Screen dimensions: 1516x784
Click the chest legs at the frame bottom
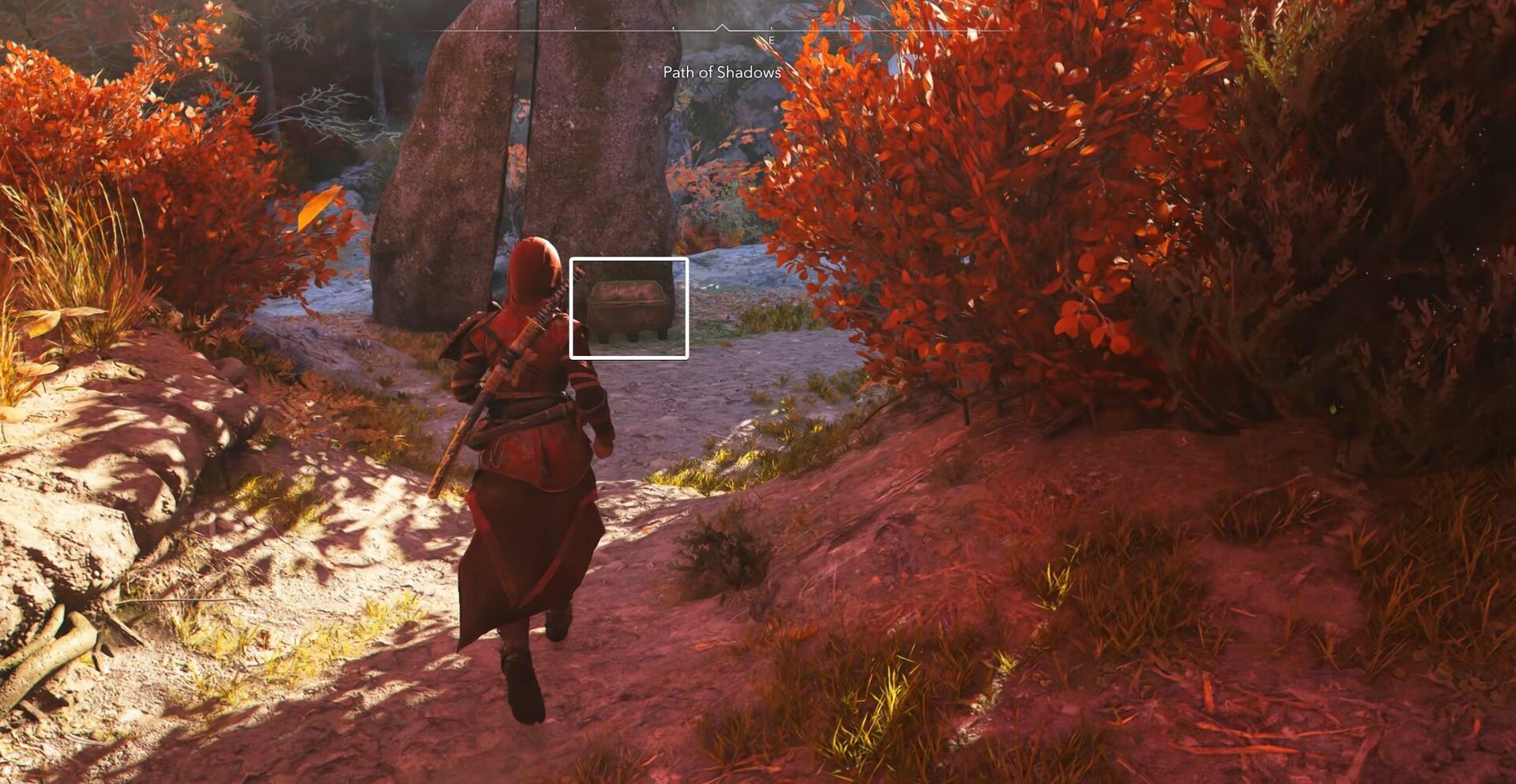[630, 338]
